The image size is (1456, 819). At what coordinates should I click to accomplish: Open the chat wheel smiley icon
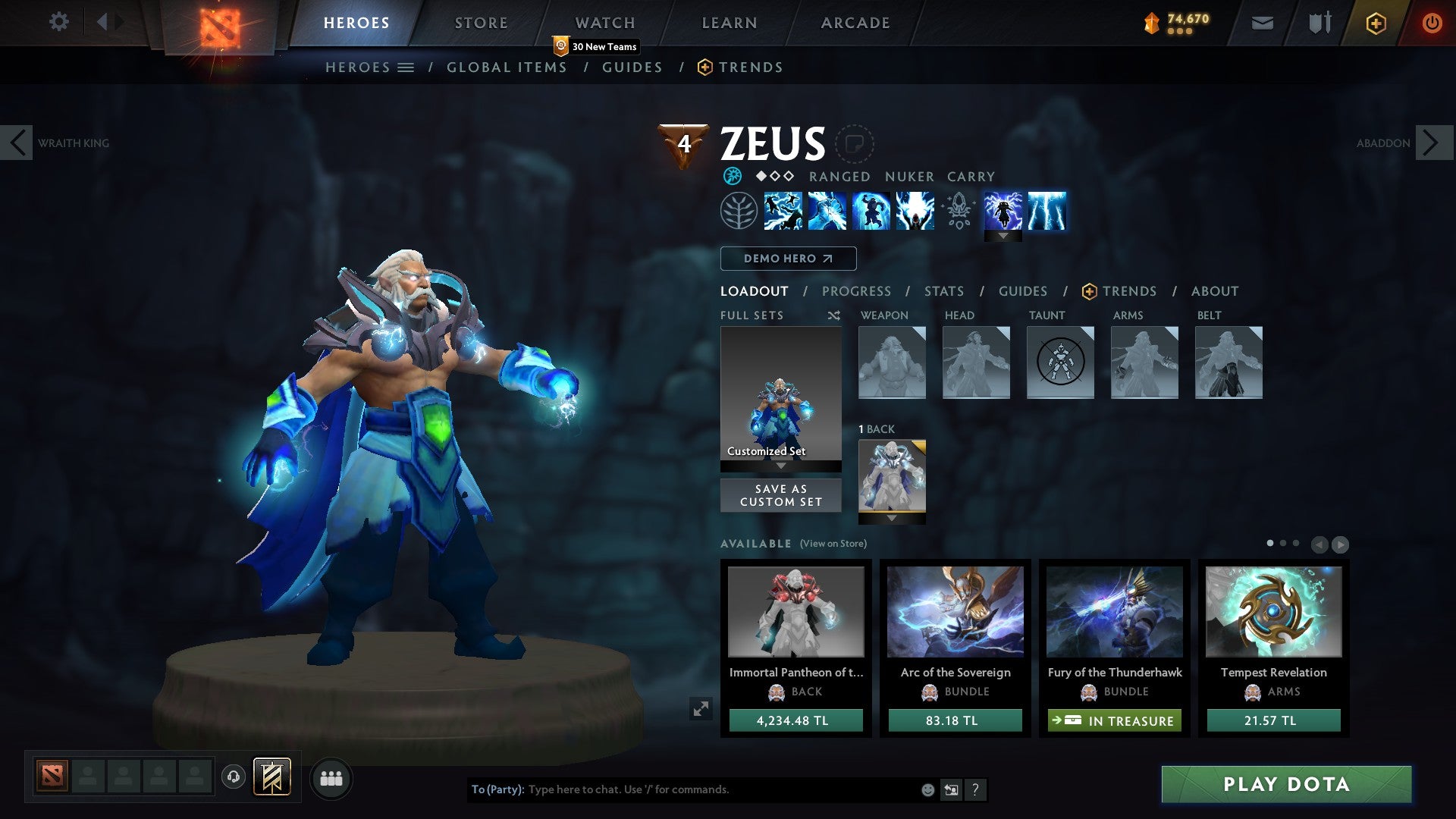928,789
